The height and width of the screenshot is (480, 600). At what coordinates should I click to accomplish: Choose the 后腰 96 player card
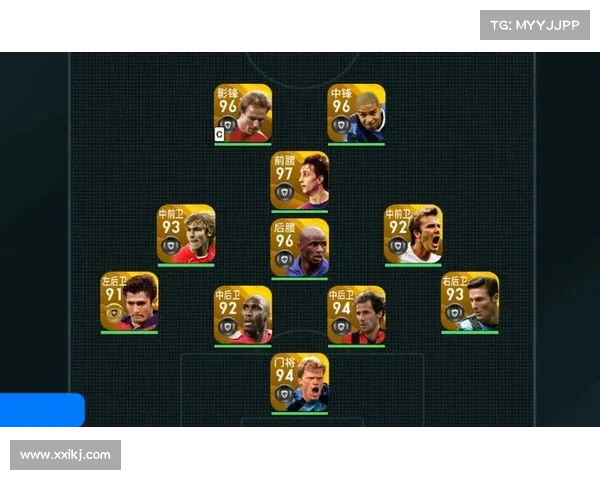coord(299,248)
